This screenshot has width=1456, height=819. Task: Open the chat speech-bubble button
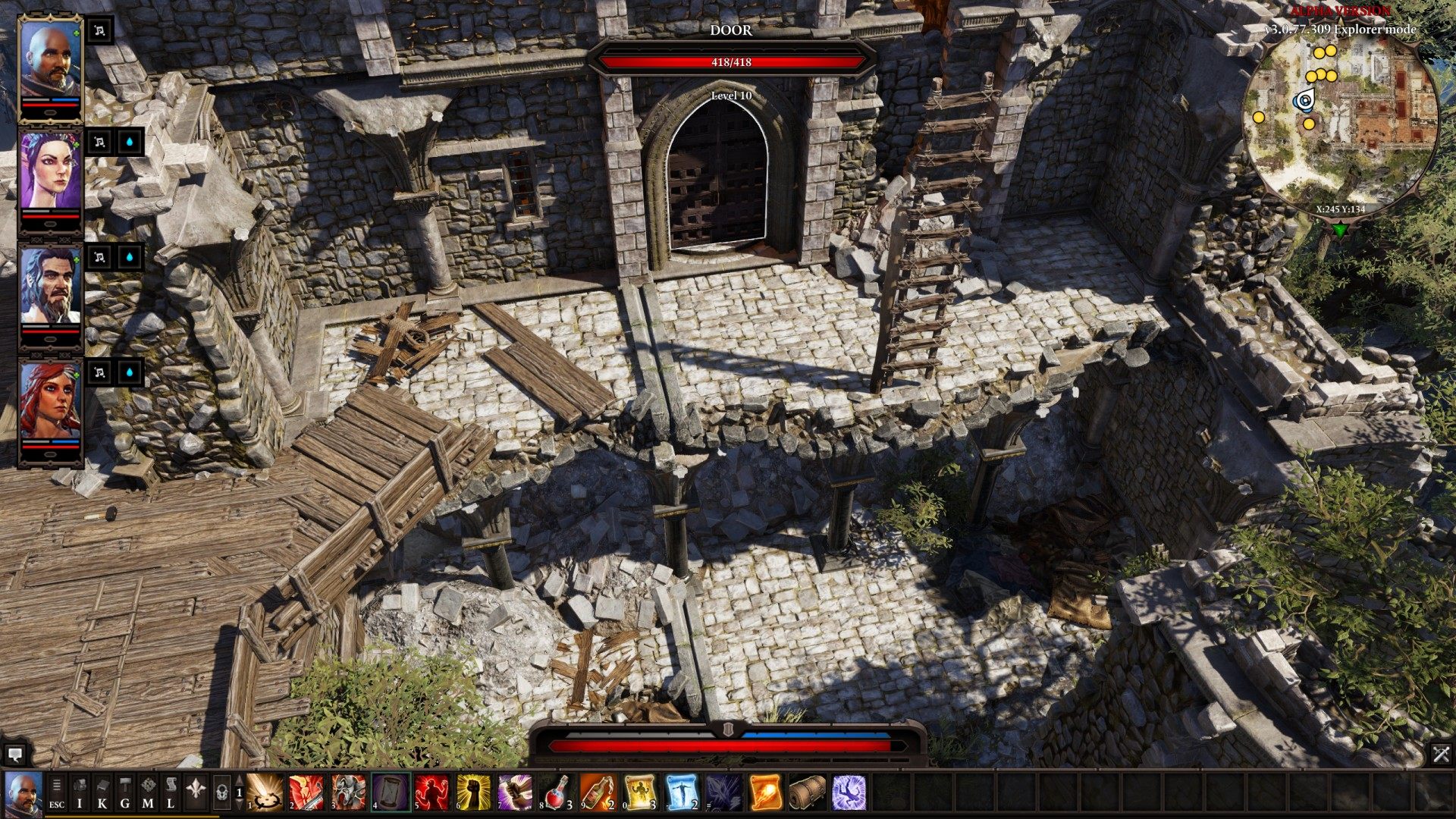click(x=14, y=754)
